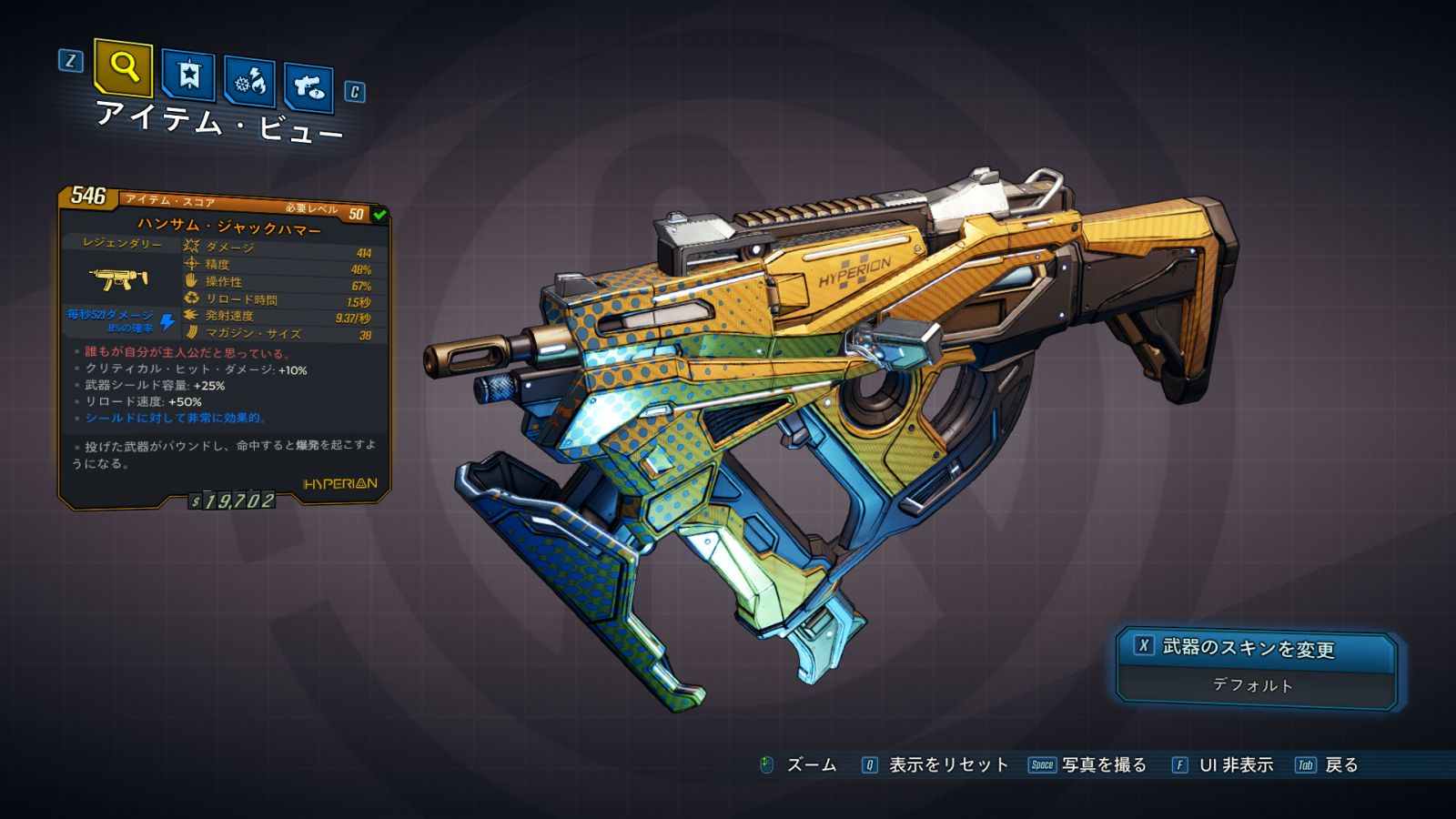1456x819 pixels.
Task: Switch to the gun icon tab
Action: pos(308,87)
